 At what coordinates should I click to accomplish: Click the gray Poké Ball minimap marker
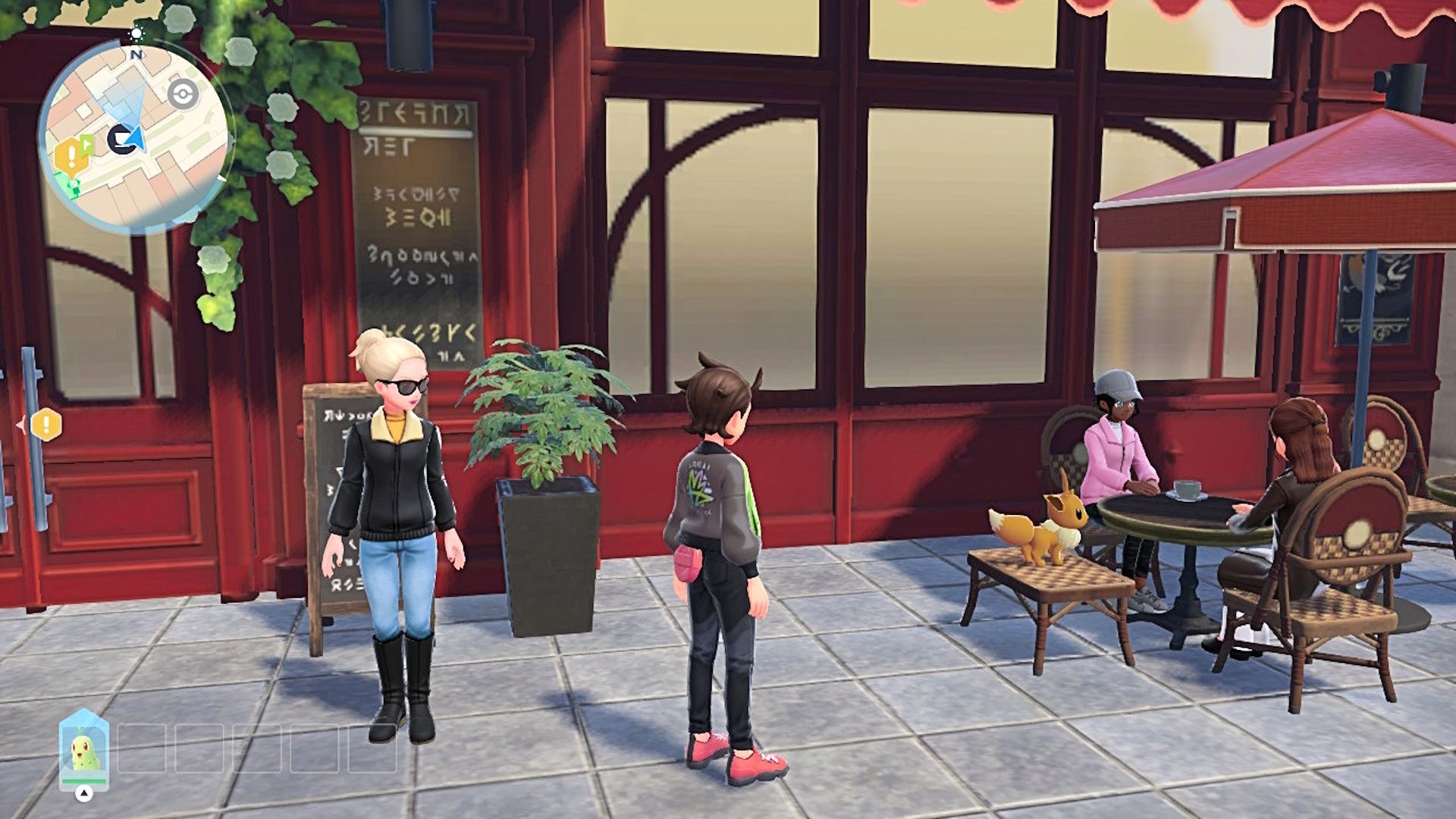coord(183,94)
